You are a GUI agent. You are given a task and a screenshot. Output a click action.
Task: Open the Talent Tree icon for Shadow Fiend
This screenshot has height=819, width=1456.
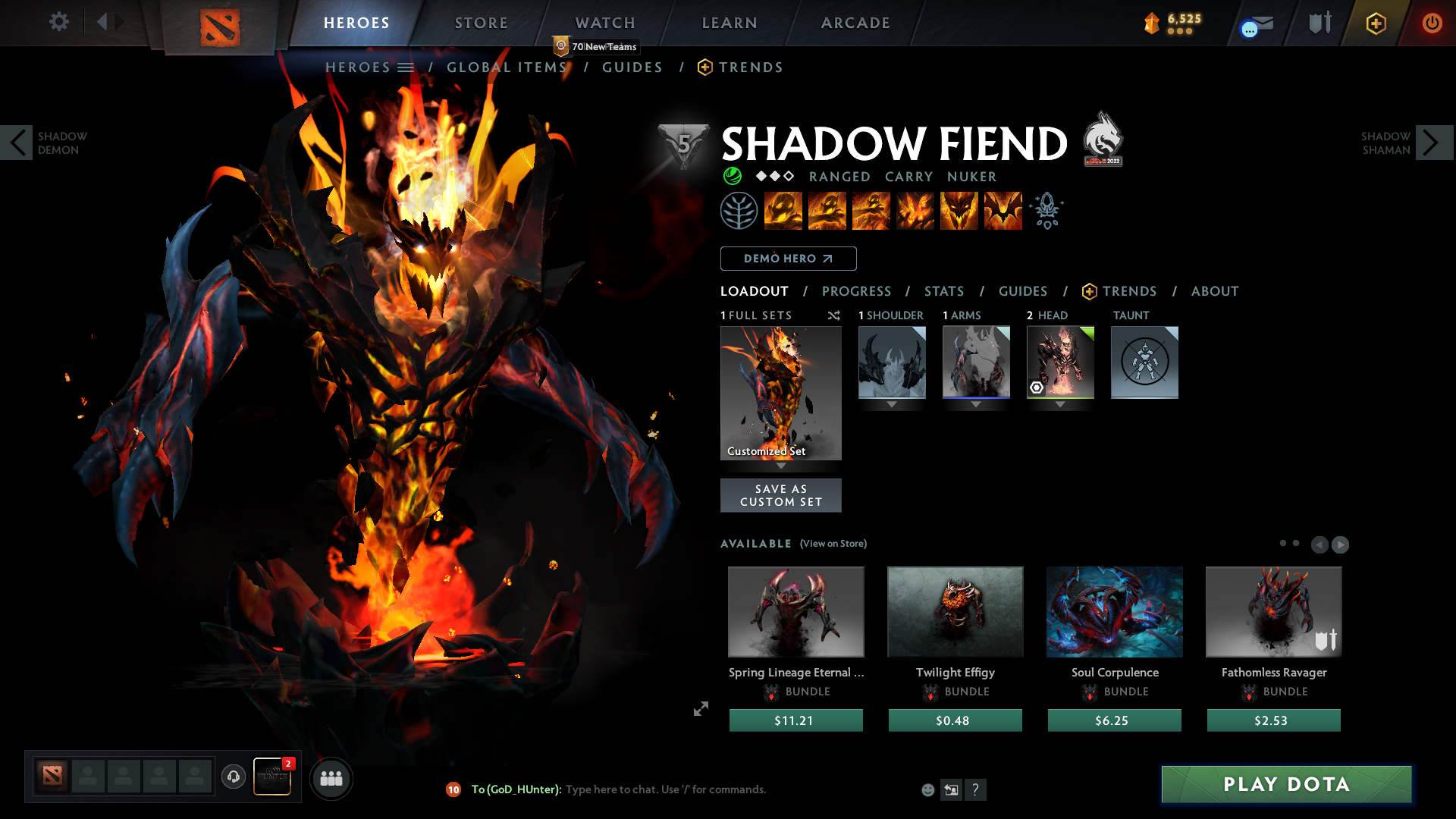740,211
